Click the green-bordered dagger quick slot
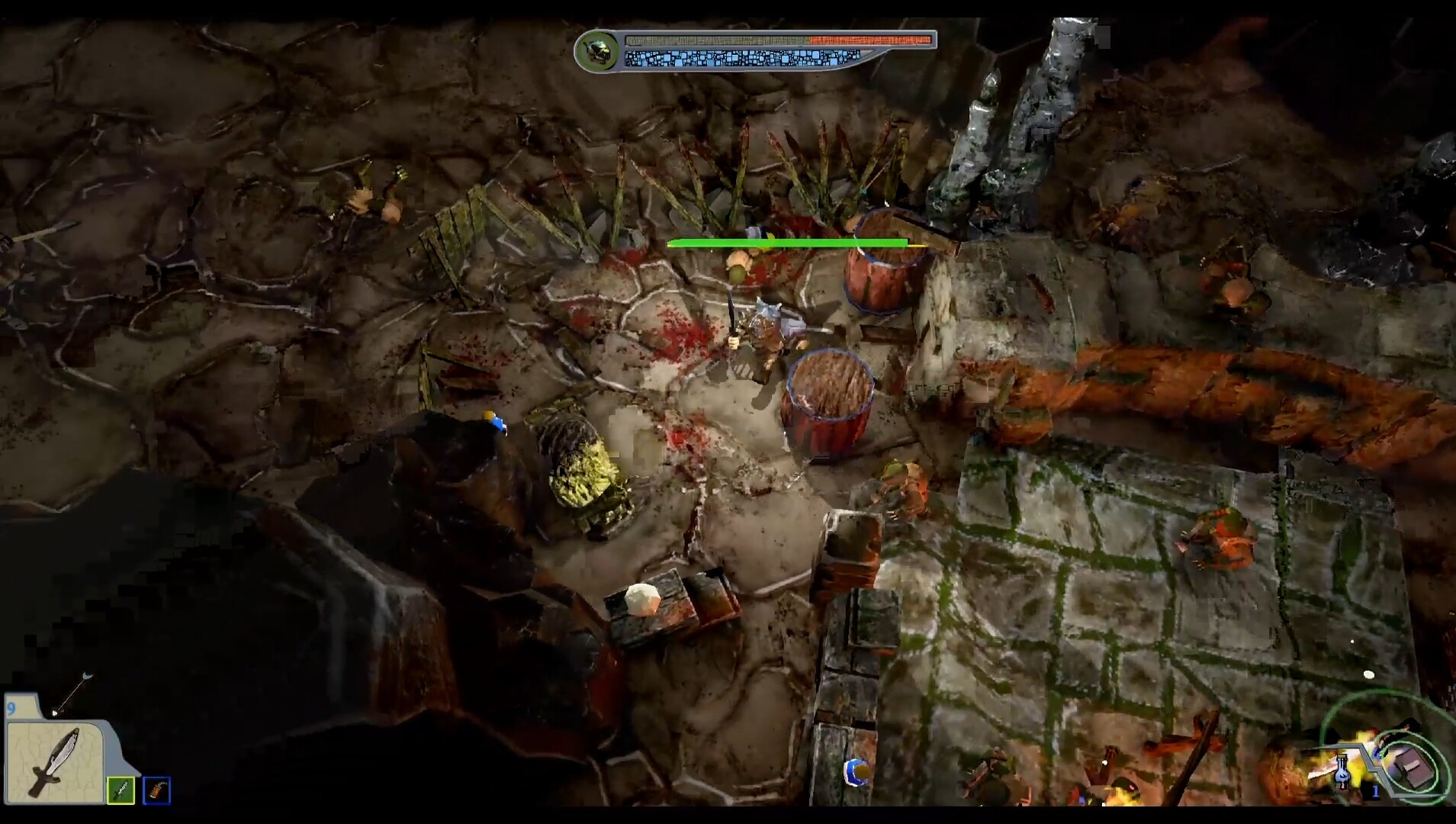Image resolution: width=1456 pixels, height=824 pixels. point(121,790)
